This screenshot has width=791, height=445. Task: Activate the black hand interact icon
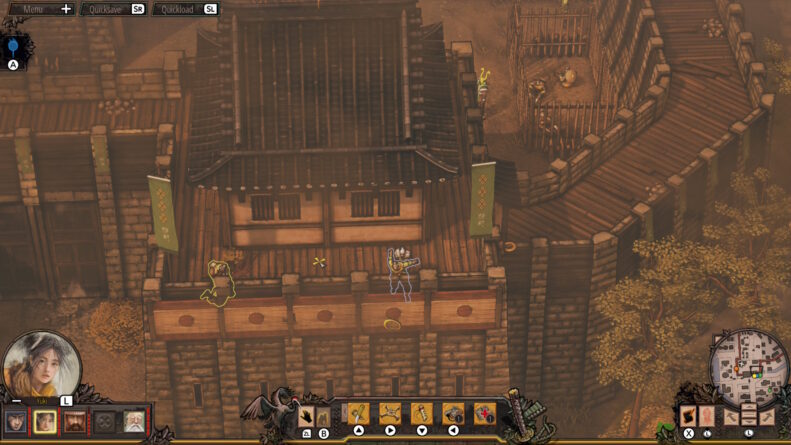307,415
